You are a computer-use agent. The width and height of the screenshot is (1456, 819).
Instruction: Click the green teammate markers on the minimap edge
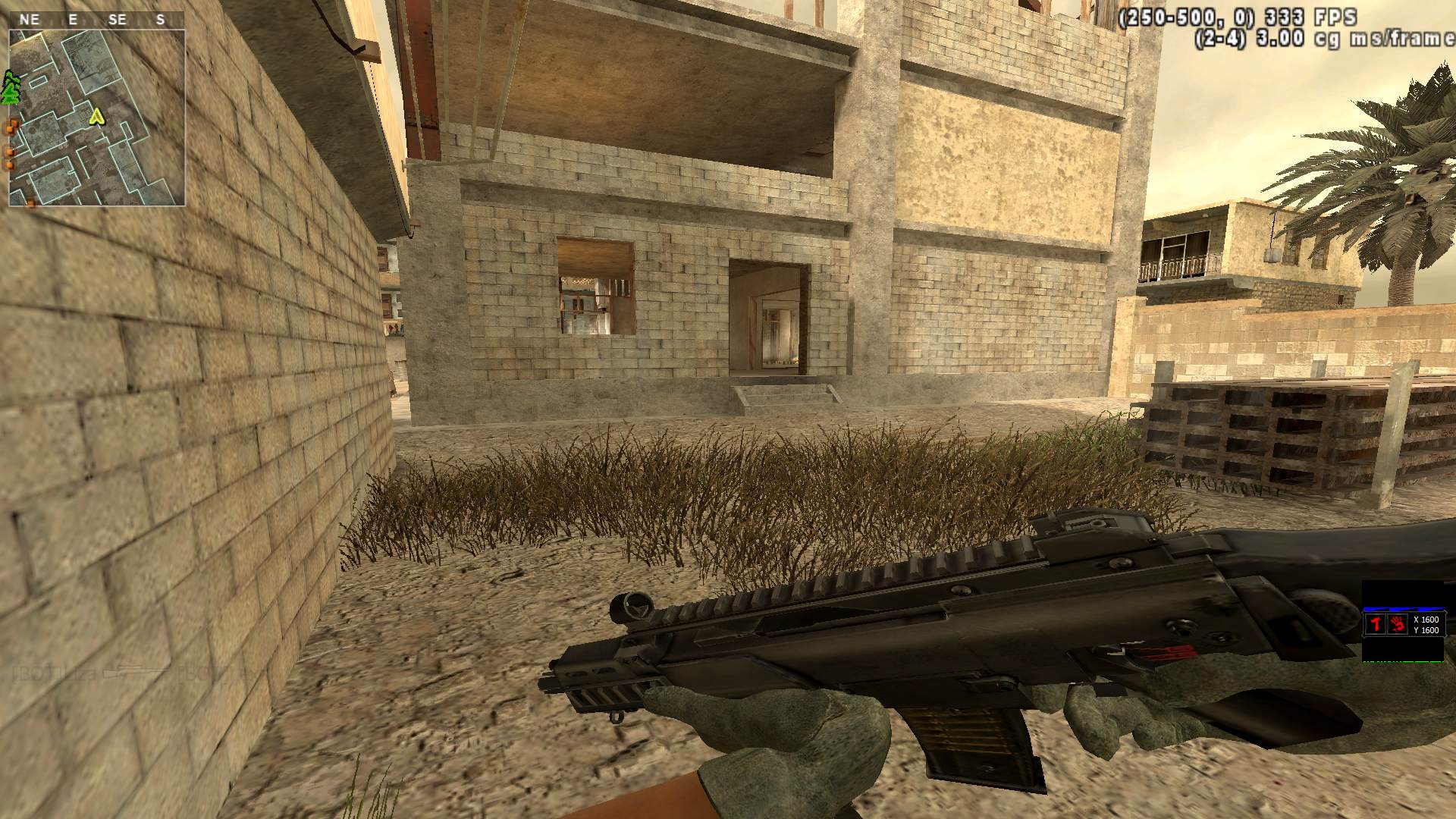pyautogui.click(x=10, y=88)
